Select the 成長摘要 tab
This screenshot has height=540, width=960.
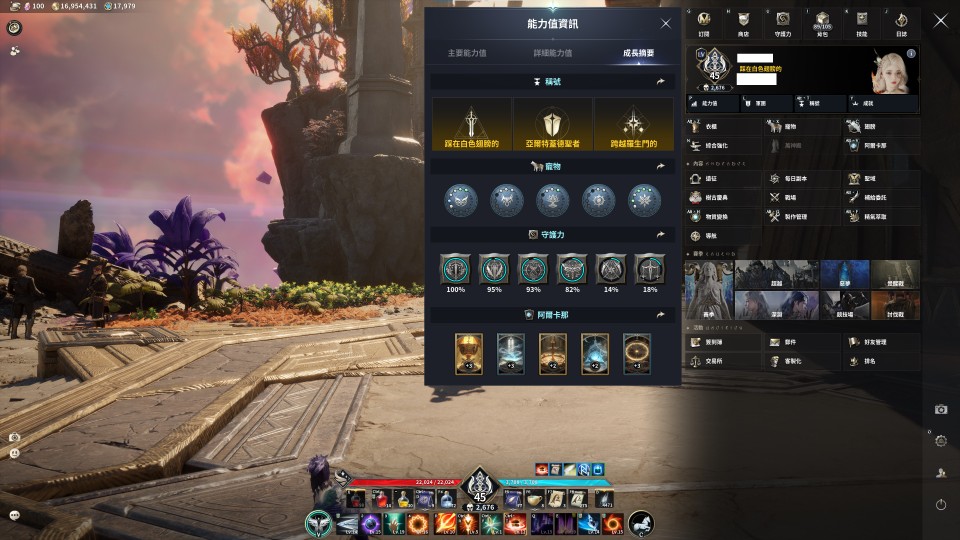(x=638, y=53)
